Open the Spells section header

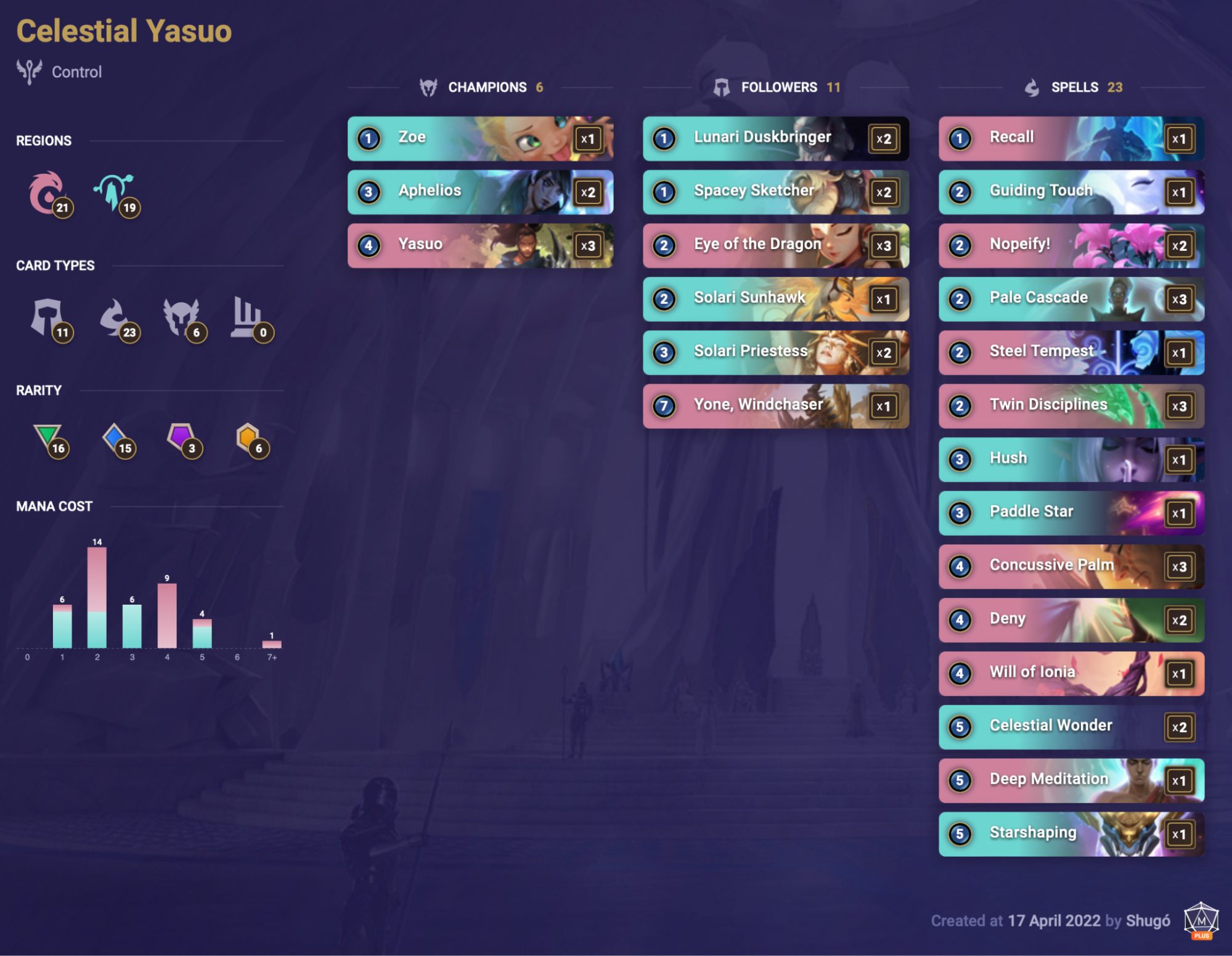coord(1074,87)
